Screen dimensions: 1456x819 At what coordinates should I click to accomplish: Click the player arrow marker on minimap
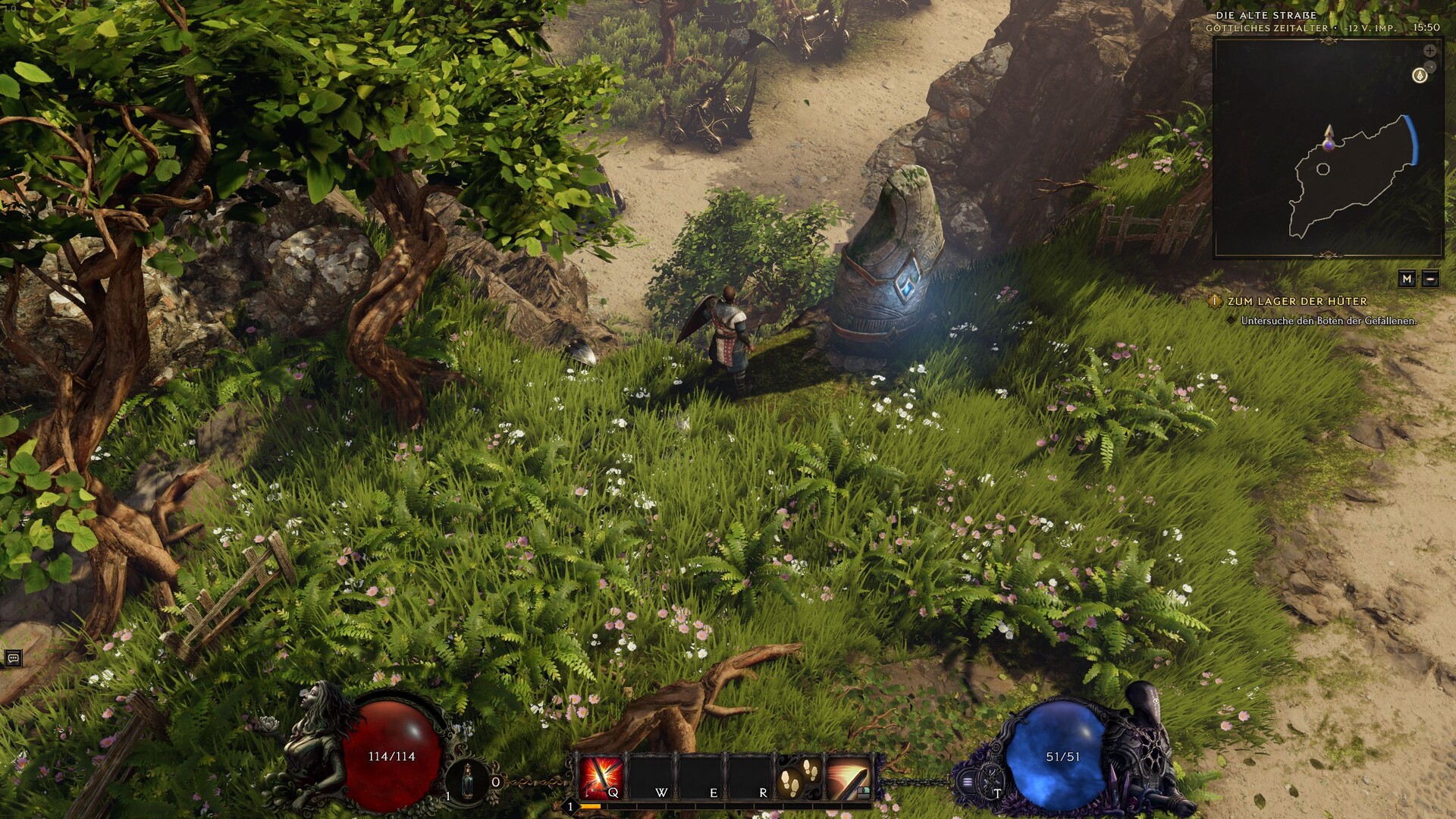(x=1329, y=137)
